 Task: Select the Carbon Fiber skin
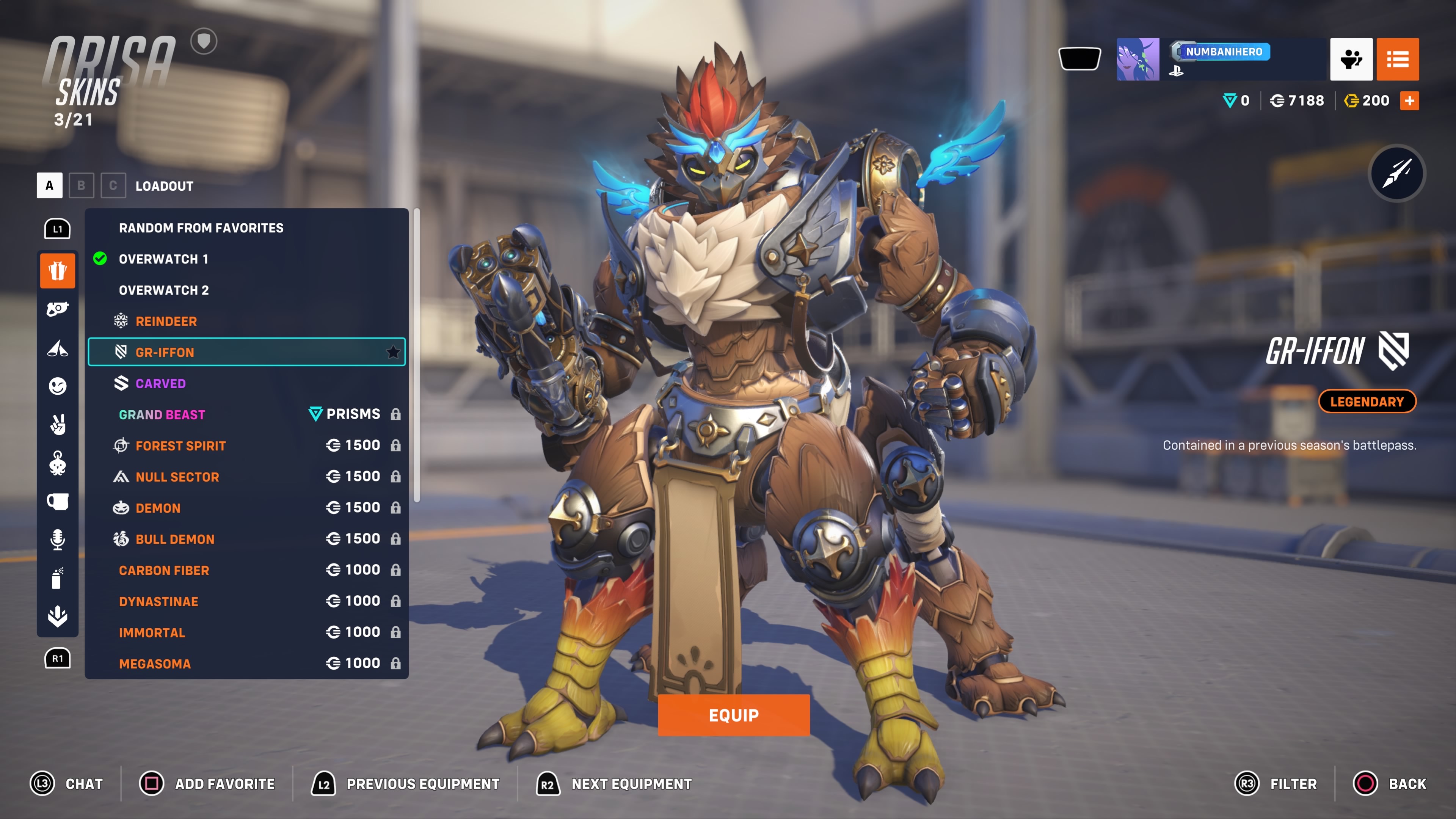(x=164, y=570)
